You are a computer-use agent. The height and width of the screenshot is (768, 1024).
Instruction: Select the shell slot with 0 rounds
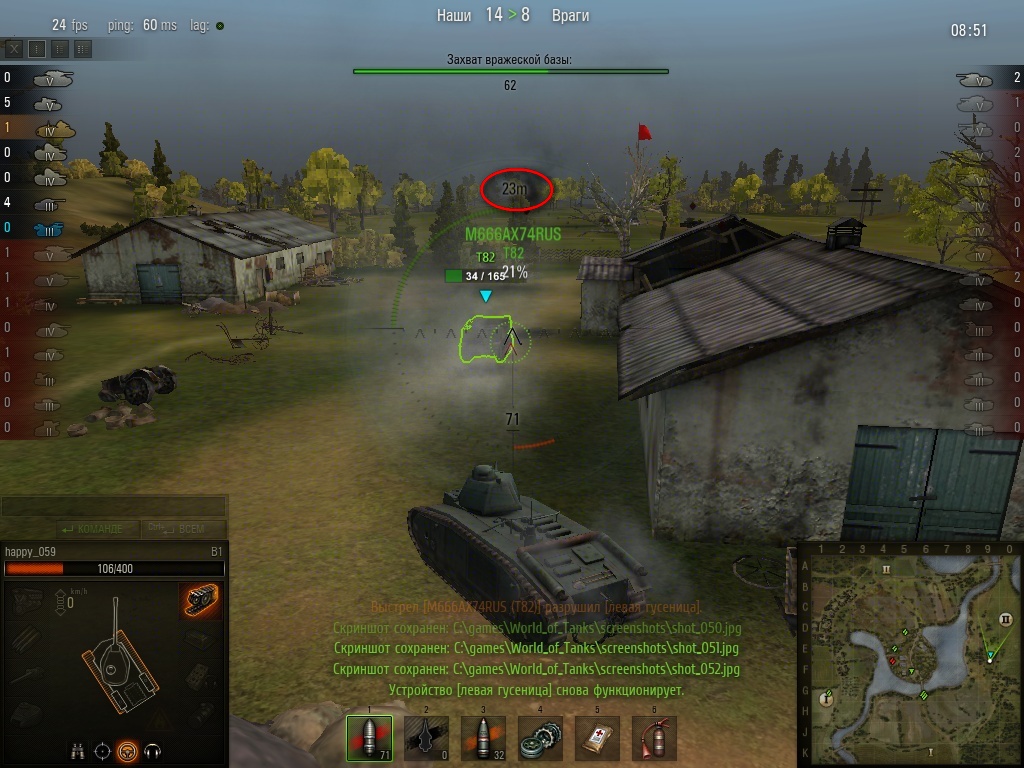(x=426, y=738)
